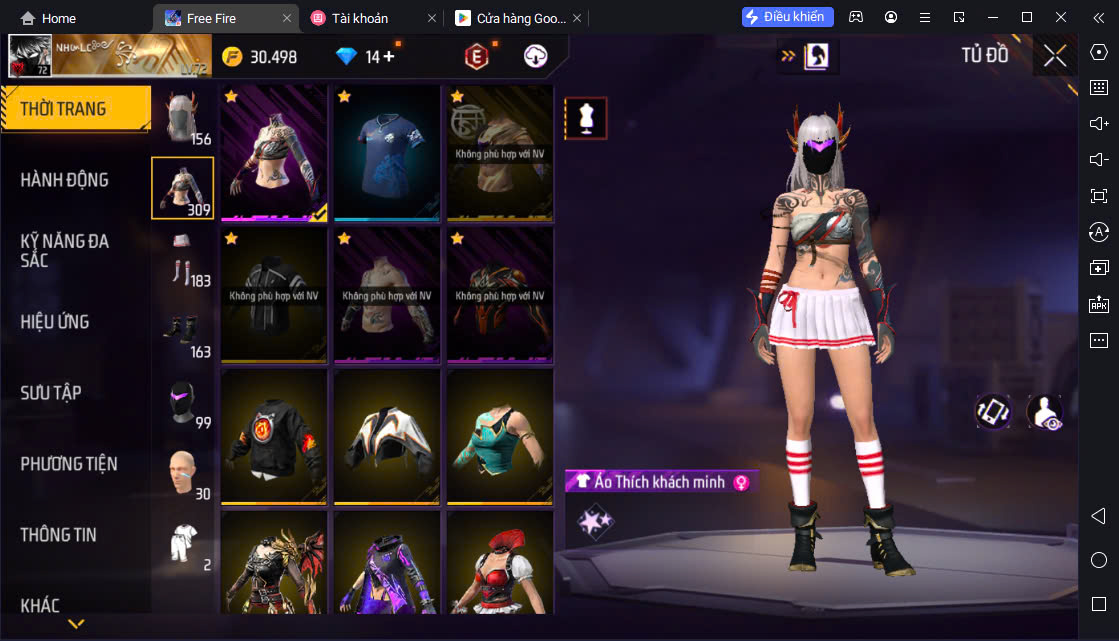Click the mannequin outfit preset icon
Image resolution: width=1119 pixels, height=641 pixels.
pos(586,118)
